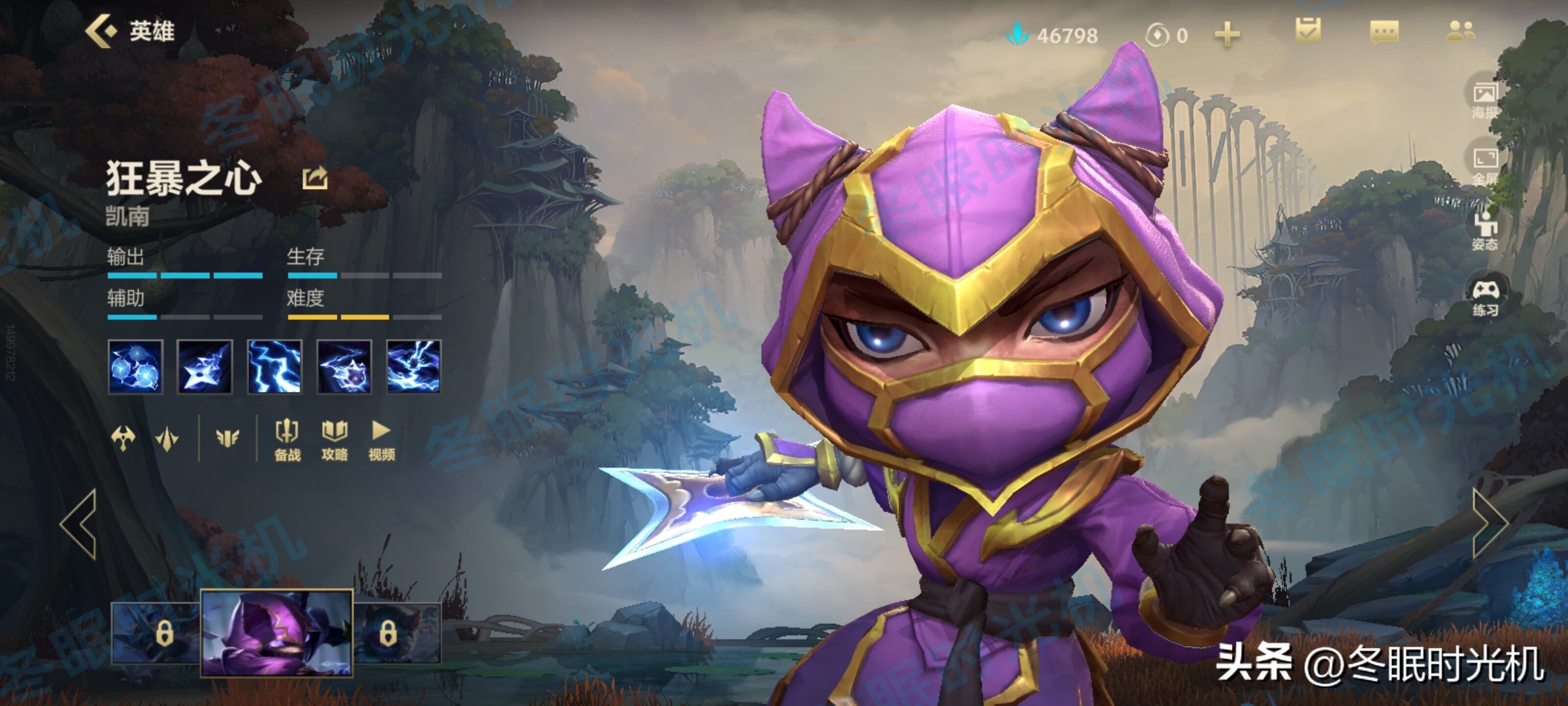Open the chat bubble icon

point(1384,32)
